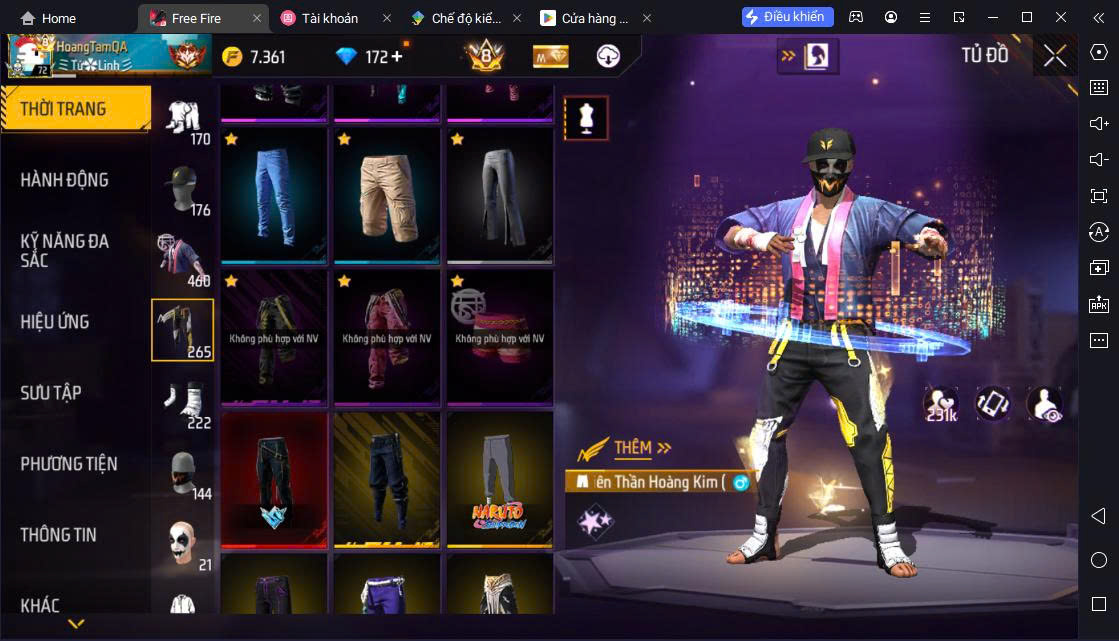The image size is (1119, 641).
Task: Open the PHƯƠNG TIỆN tab
Action: (69, 464)
